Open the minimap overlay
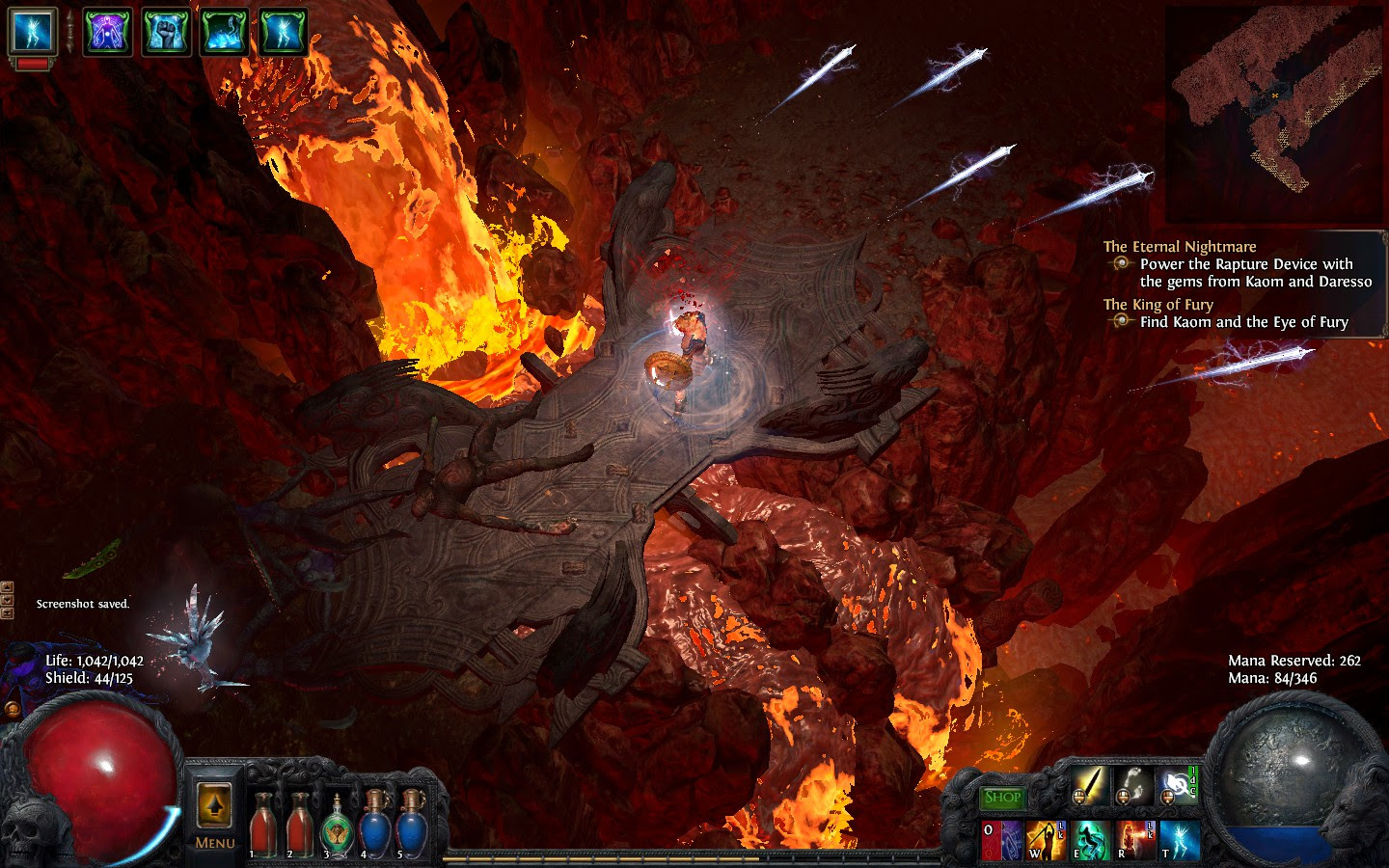The image size is (1389, 868). tap(1274, 114)
